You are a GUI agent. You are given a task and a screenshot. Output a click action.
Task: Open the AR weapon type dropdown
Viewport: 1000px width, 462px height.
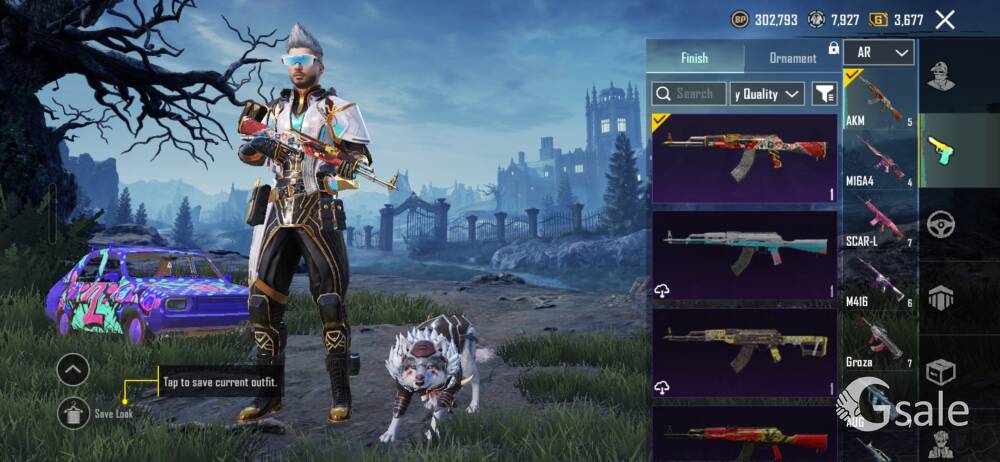pos(879,52)
